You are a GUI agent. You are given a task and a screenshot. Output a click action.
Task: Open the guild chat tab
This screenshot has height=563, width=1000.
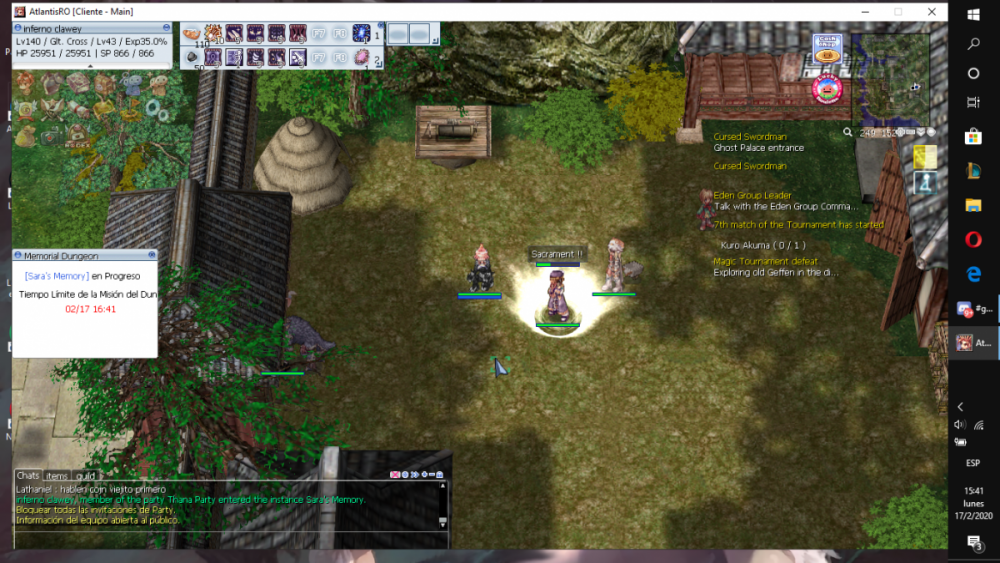pyautogui.click(x=86, y=476)
